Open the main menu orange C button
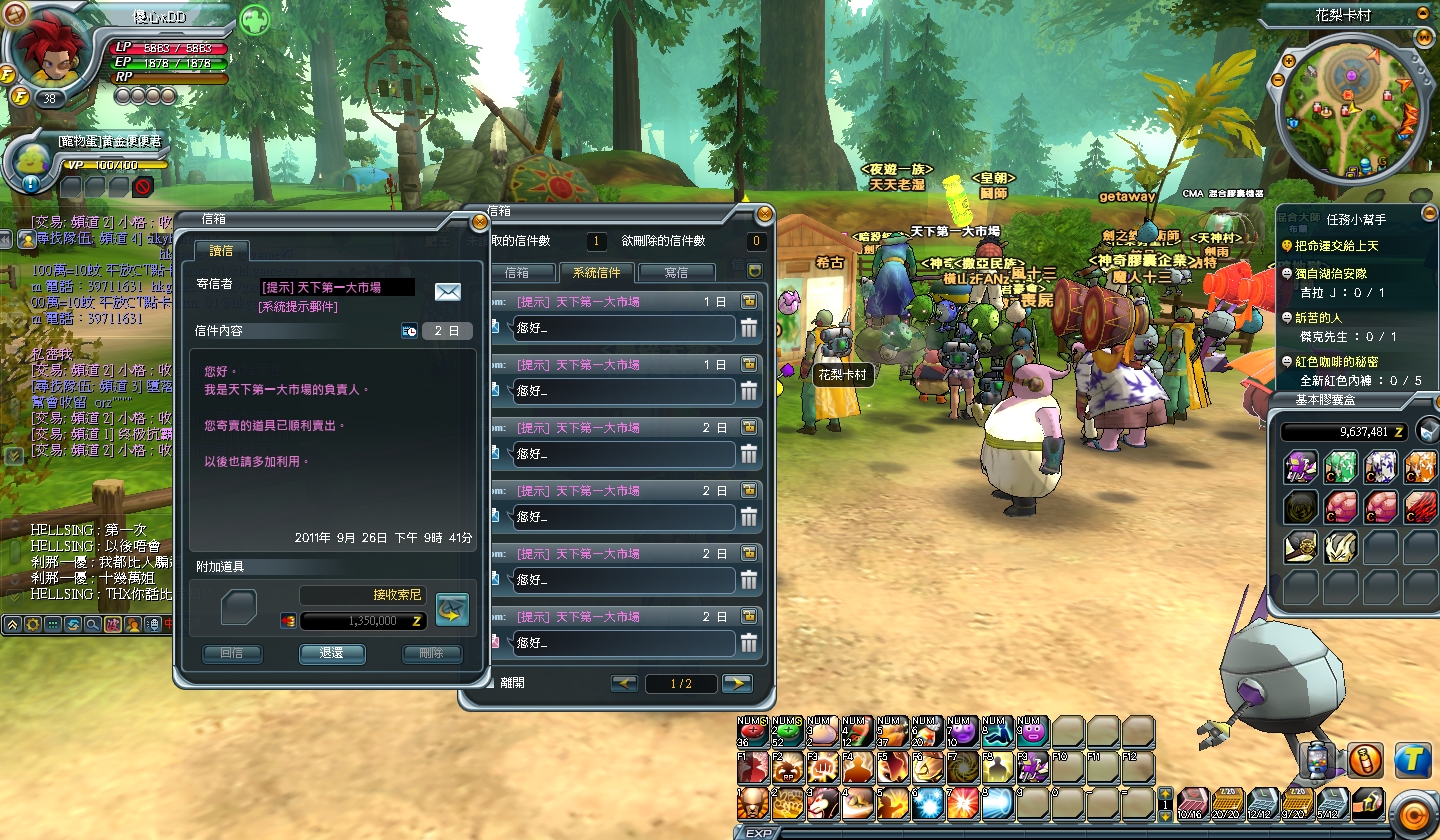This screenshot has width=1440, height=840. point(1413,811)
